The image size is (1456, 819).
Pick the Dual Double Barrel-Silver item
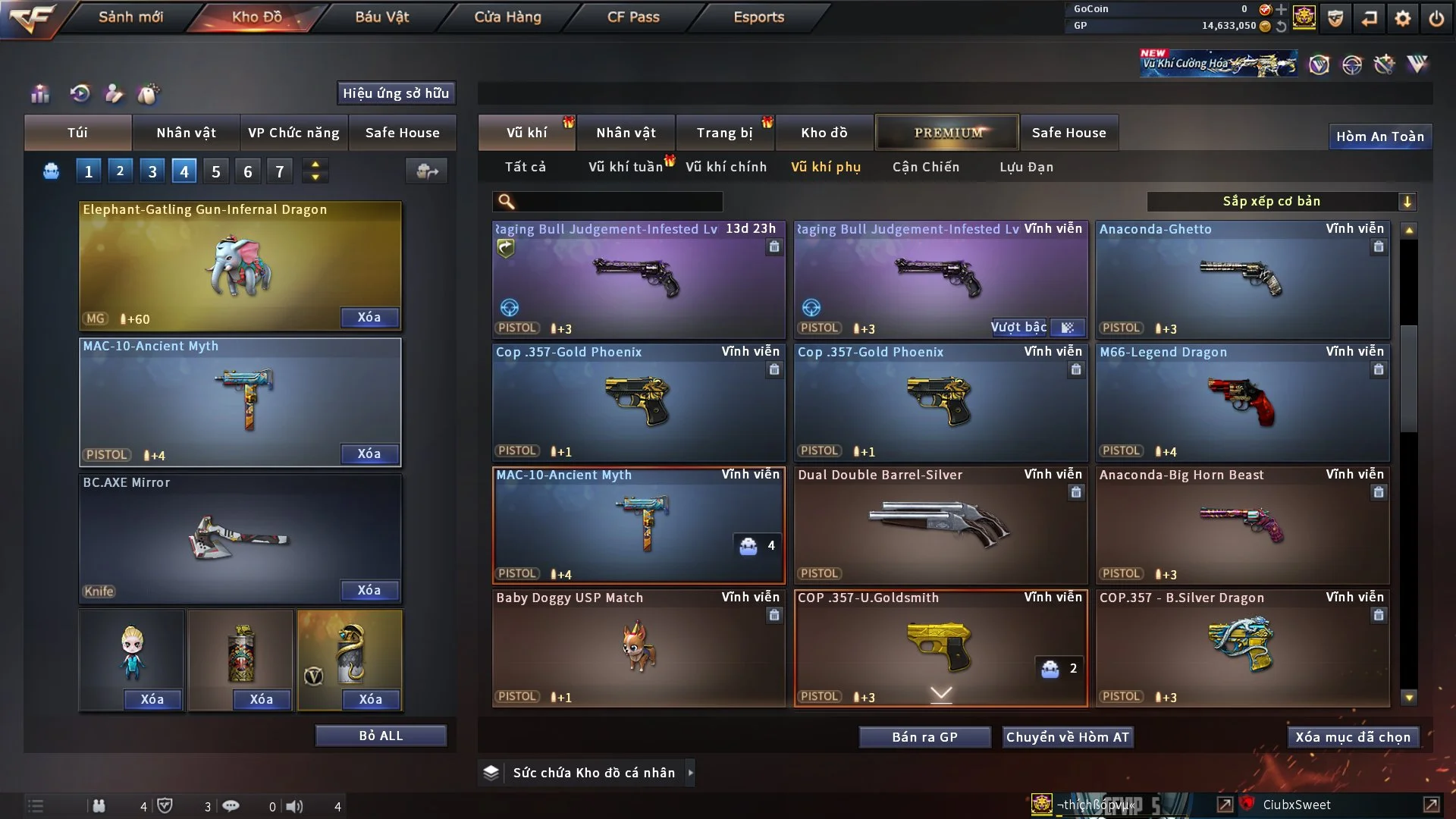(940, 525)
